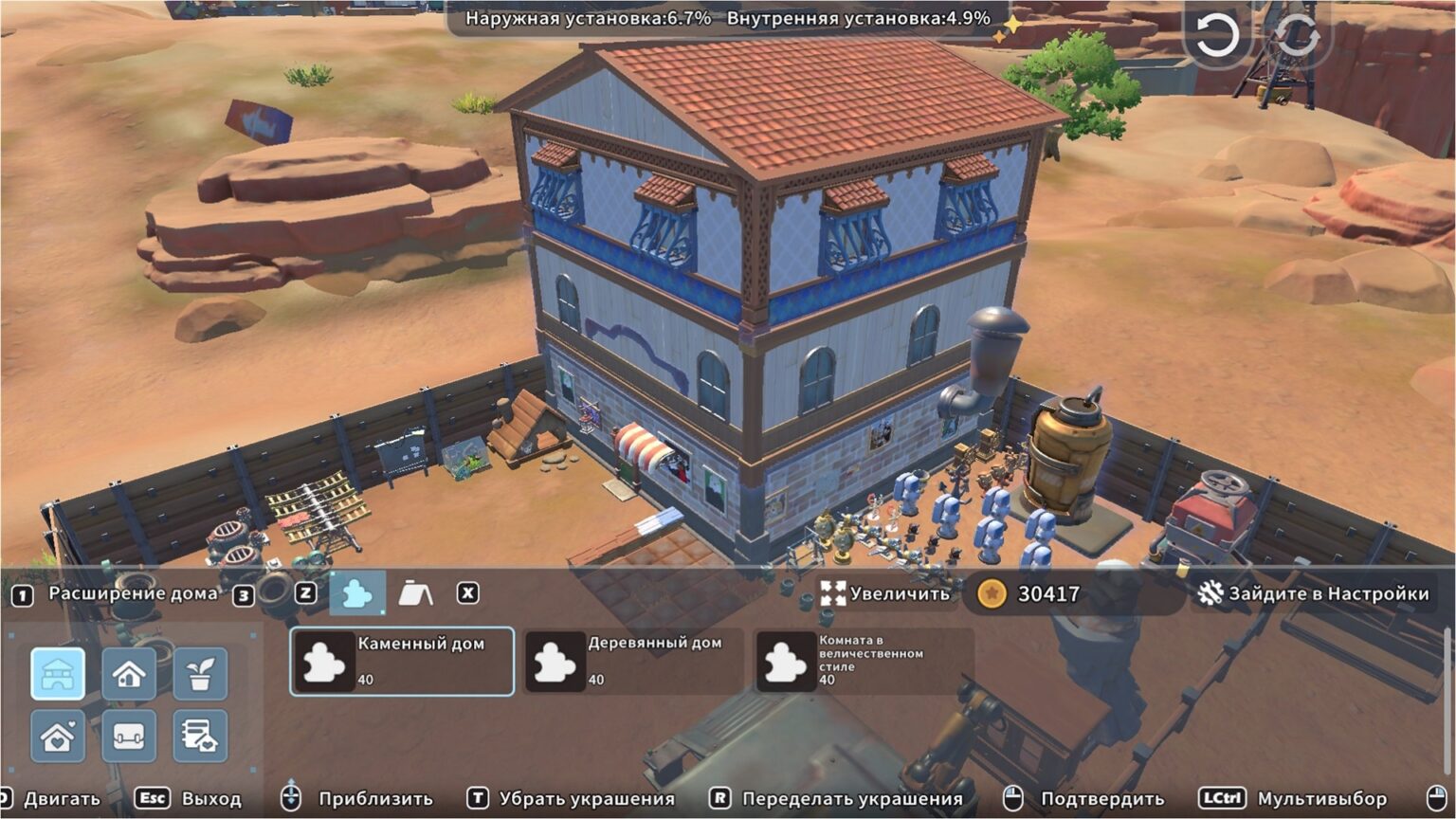This screenshot has width=1456, height=819.
Task: Select the Деревянный дом card
Action: [x=631, y=661]
